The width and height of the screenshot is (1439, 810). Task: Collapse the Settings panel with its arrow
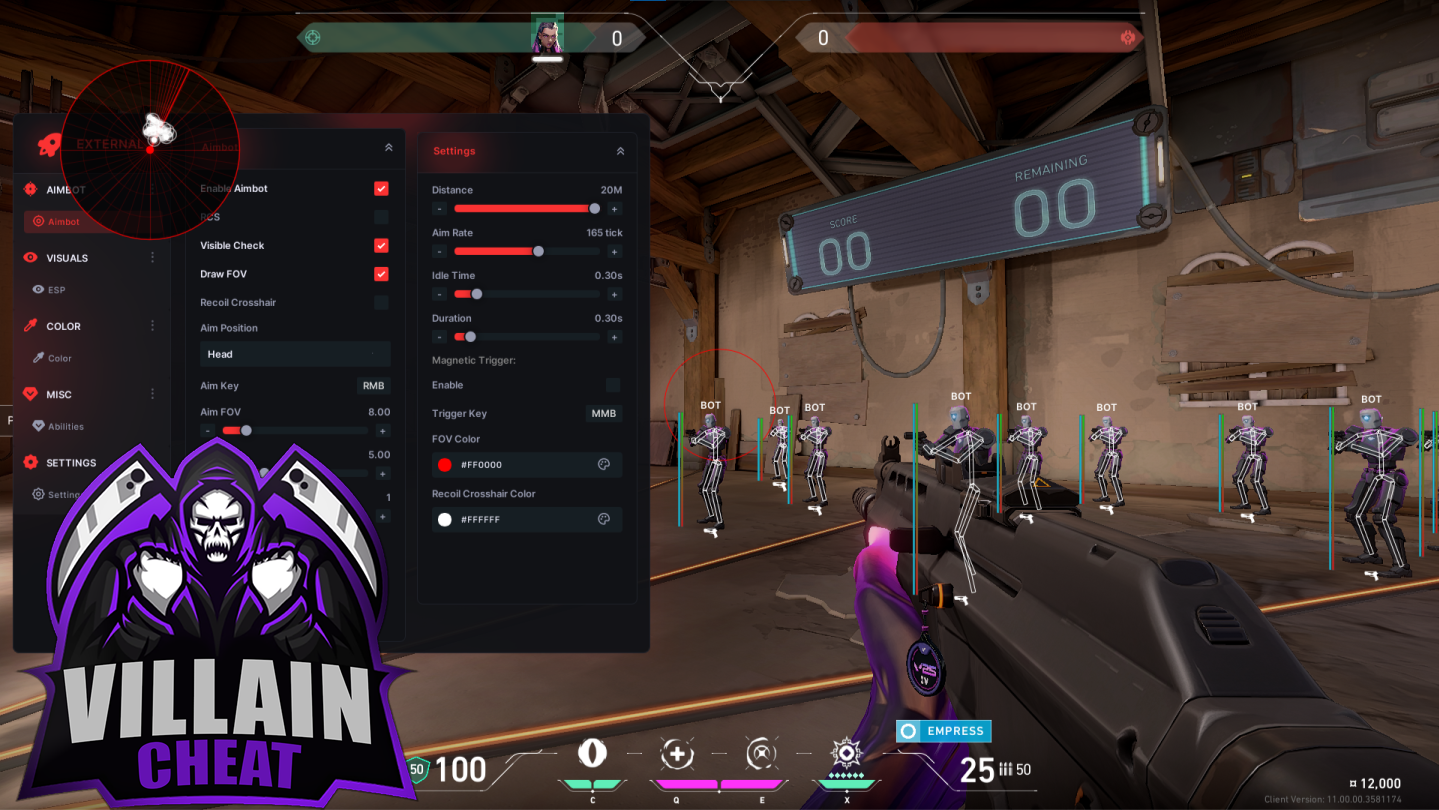click(620, 151)
